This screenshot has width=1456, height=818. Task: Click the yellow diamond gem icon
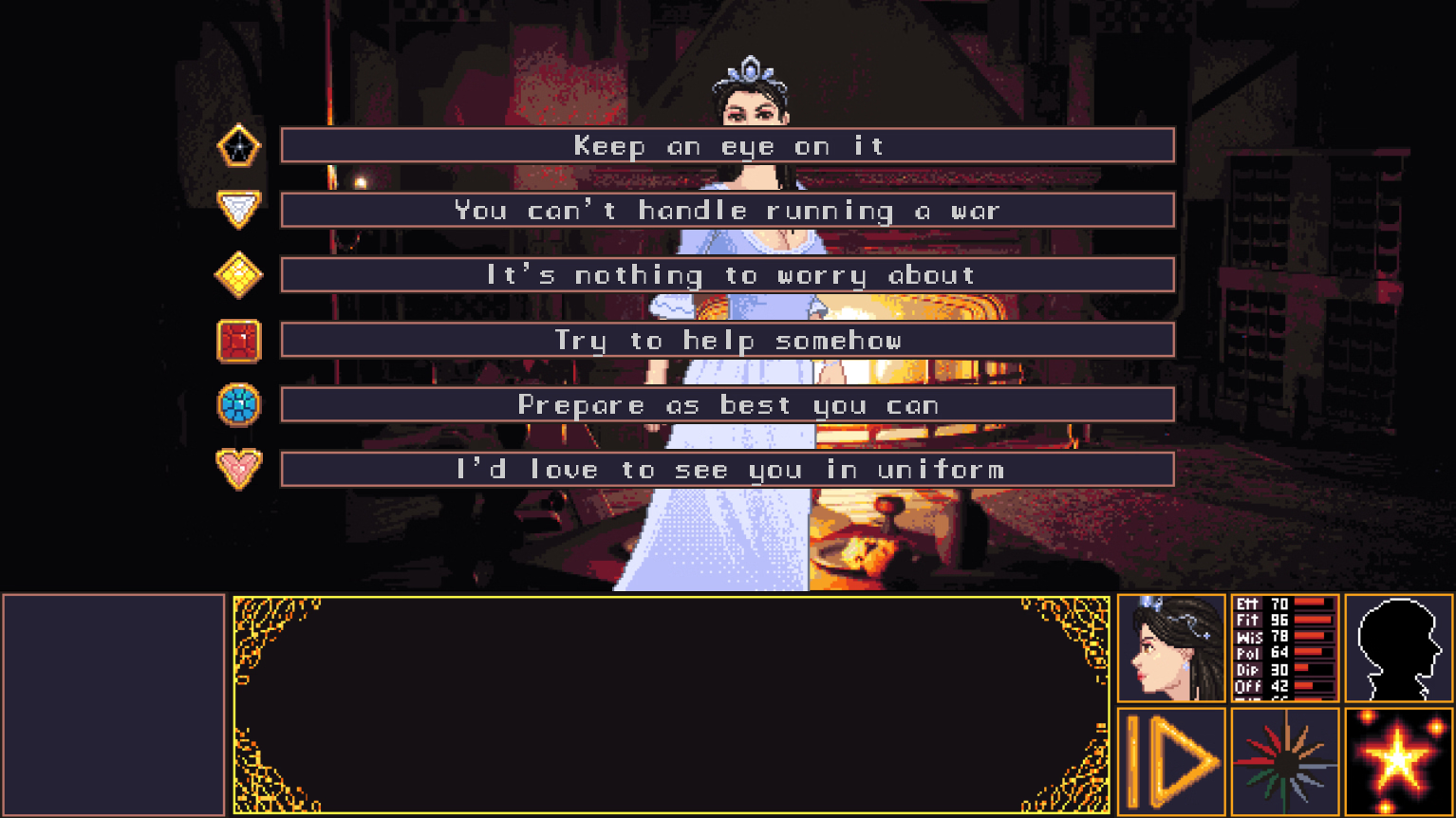pyautogui.click(x=238, y=275)
